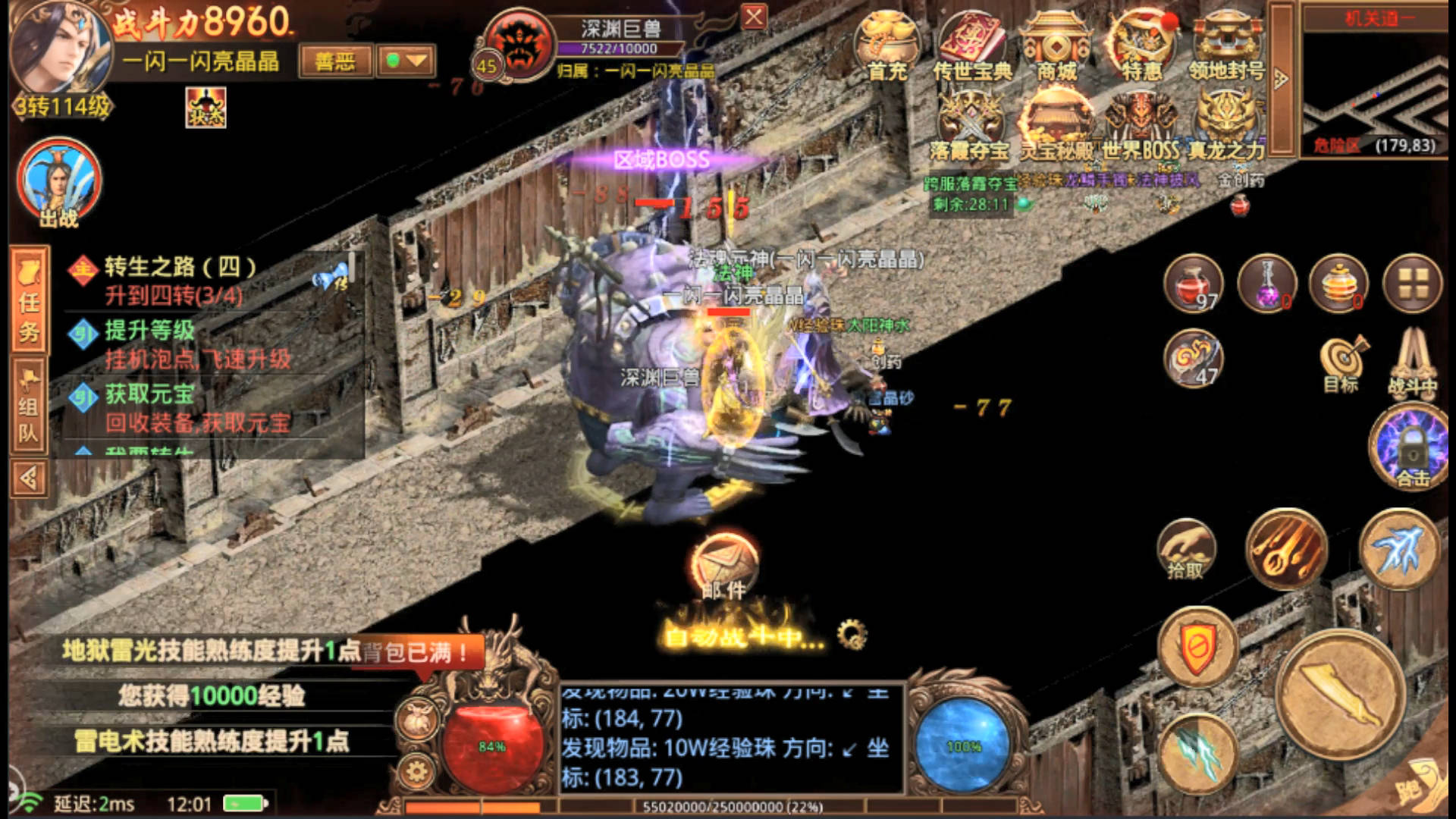Viewport: 1456px width, 819px height.
Task: Click the 目标 target selector
Action: pyautogui.click(x=1341, y=362)
